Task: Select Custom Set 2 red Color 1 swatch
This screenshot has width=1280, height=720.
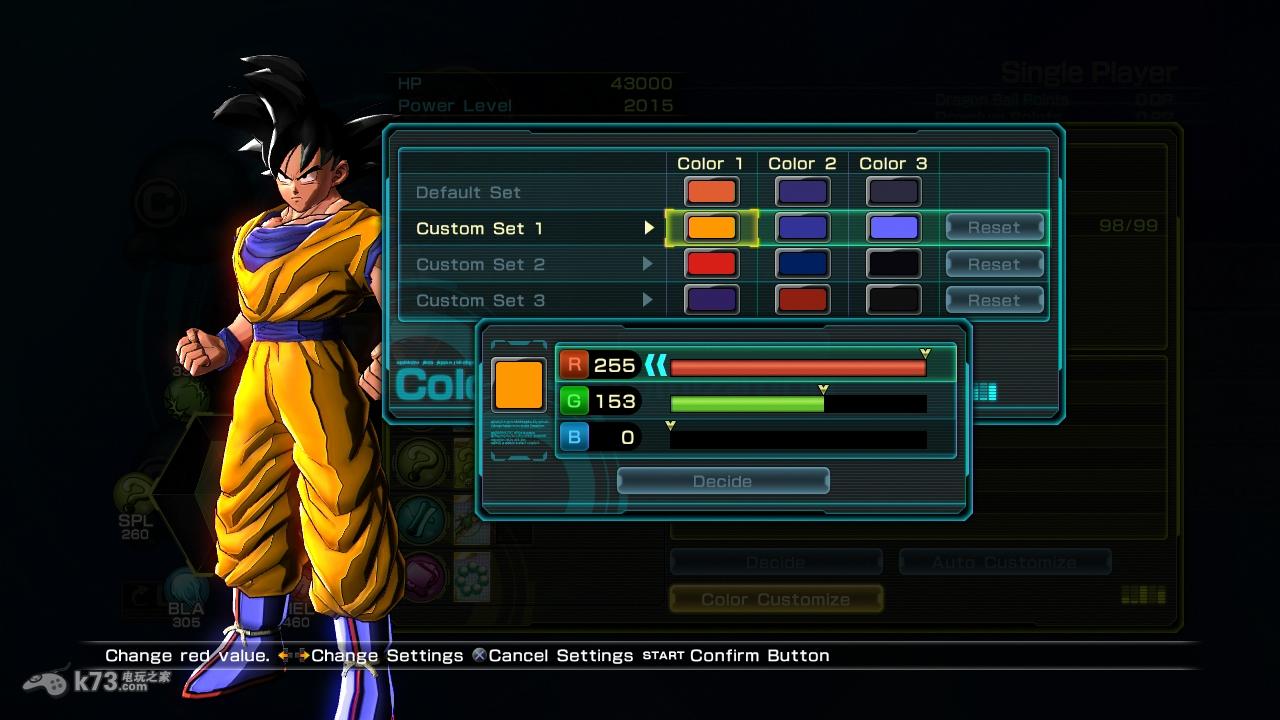Action: 711,264
